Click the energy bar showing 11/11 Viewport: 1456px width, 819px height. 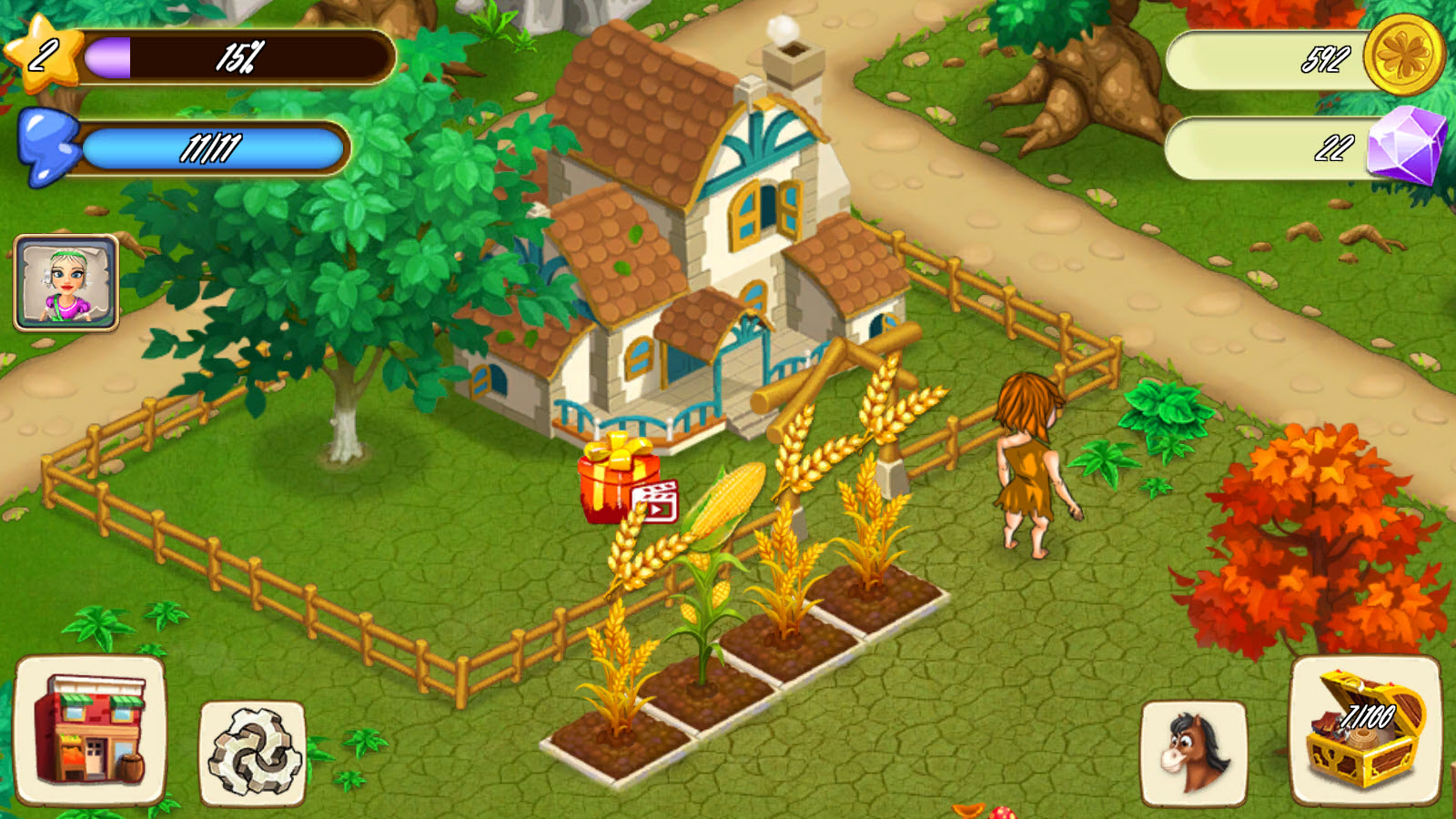tap(214, 148)
